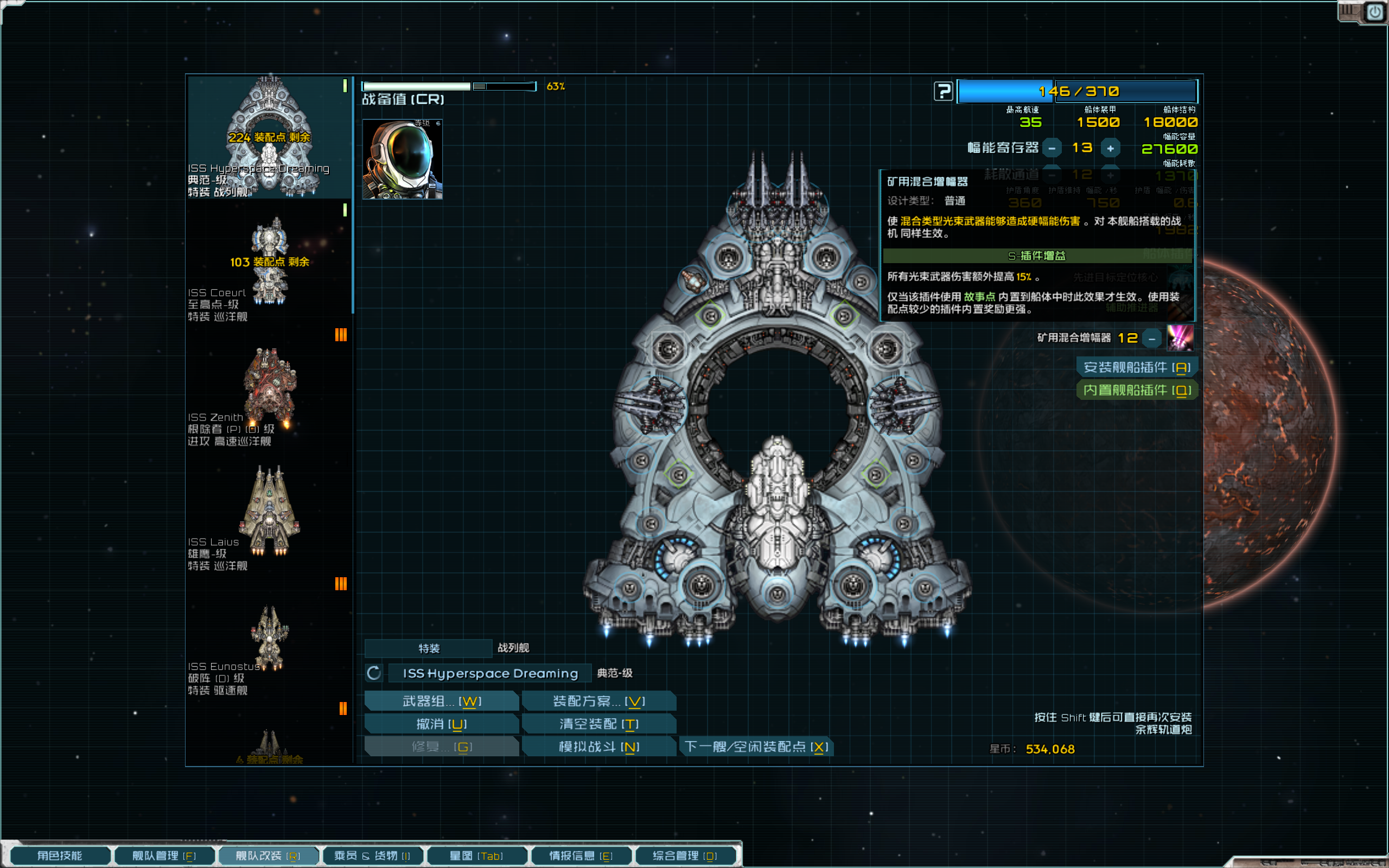Viewport: 1389px width, 868px height.
Task: Open the help question mark icon
Action: (x=944, y=92)
